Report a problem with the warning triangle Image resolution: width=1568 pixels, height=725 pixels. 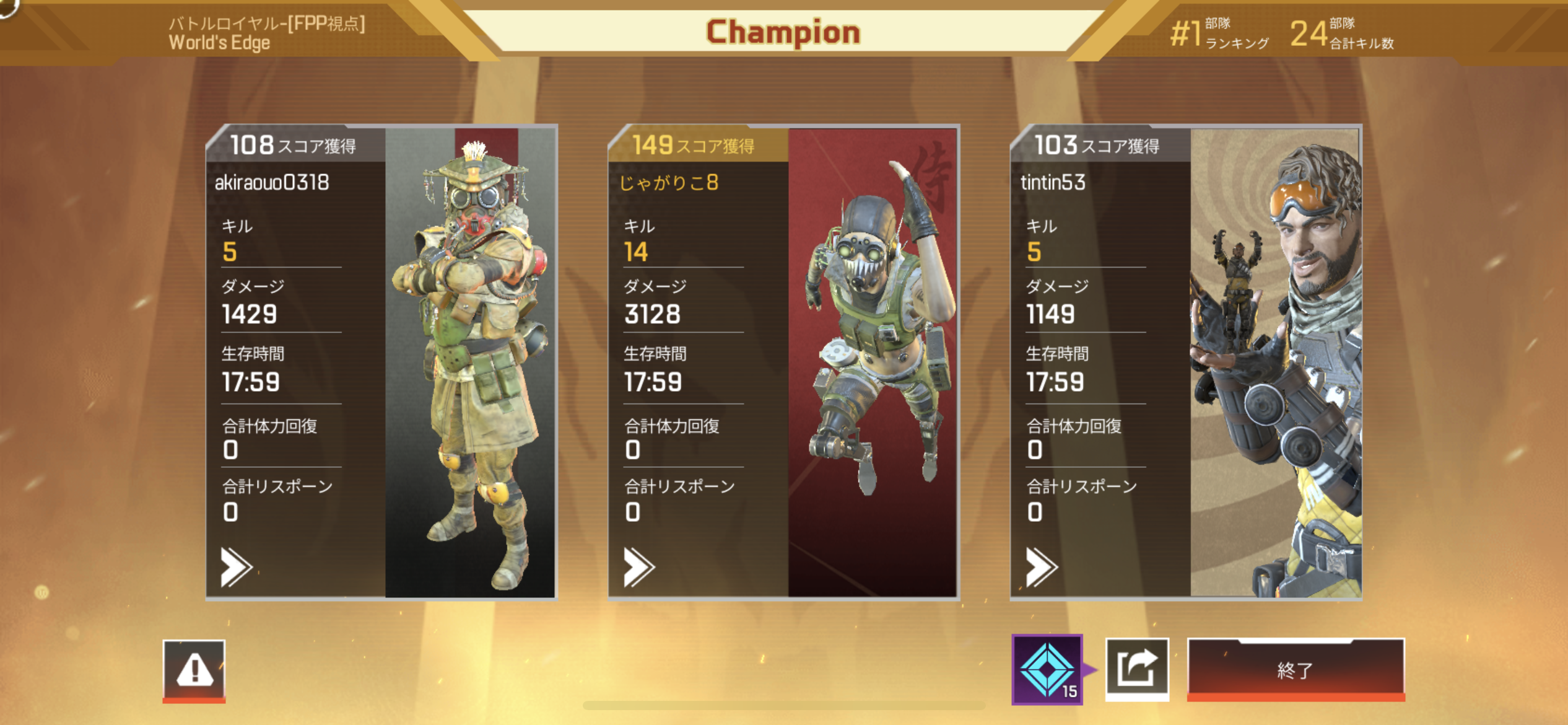click(x=194, y=670)
